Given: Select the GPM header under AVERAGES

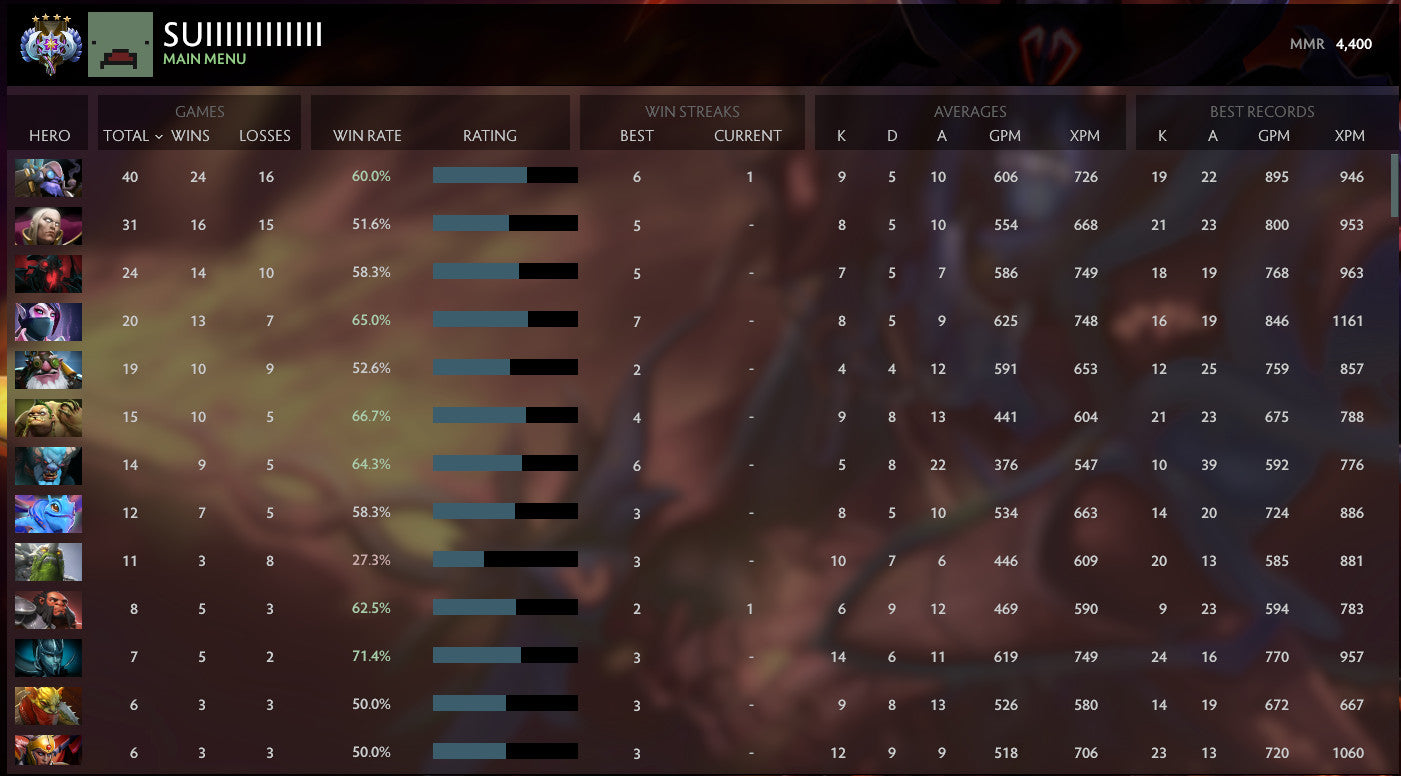Looking at the screenshot, I should [1006, 136].
